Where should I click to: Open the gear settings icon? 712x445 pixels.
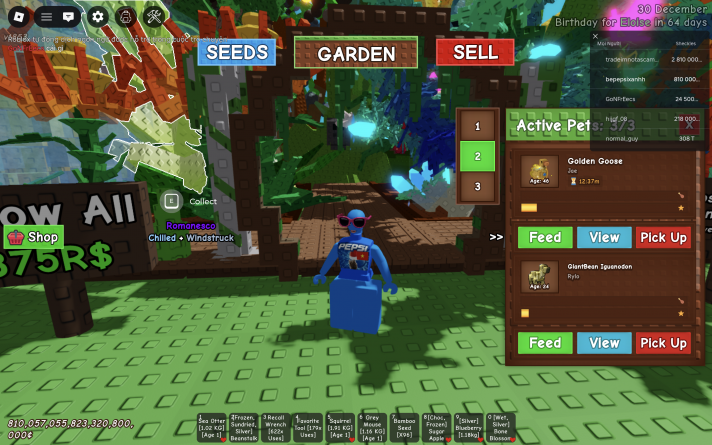click(x=97, y=17)
